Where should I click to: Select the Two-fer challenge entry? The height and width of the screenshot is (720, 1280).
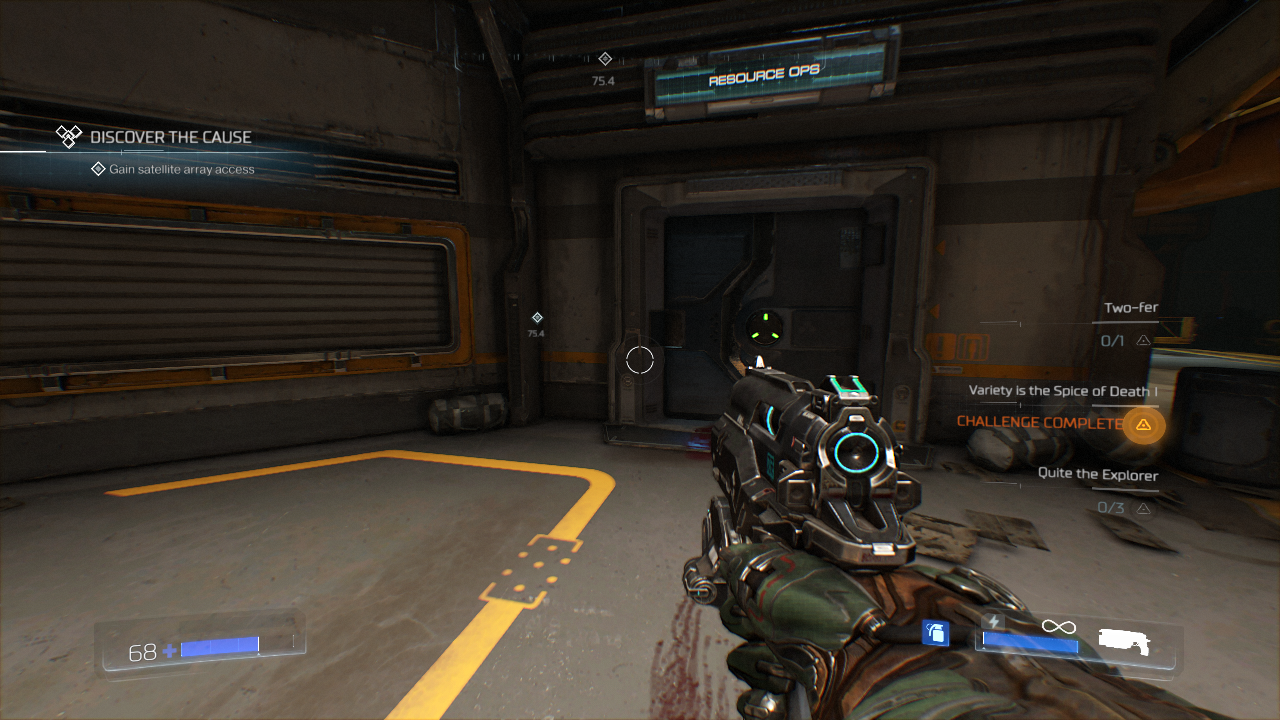point(1130,308)
